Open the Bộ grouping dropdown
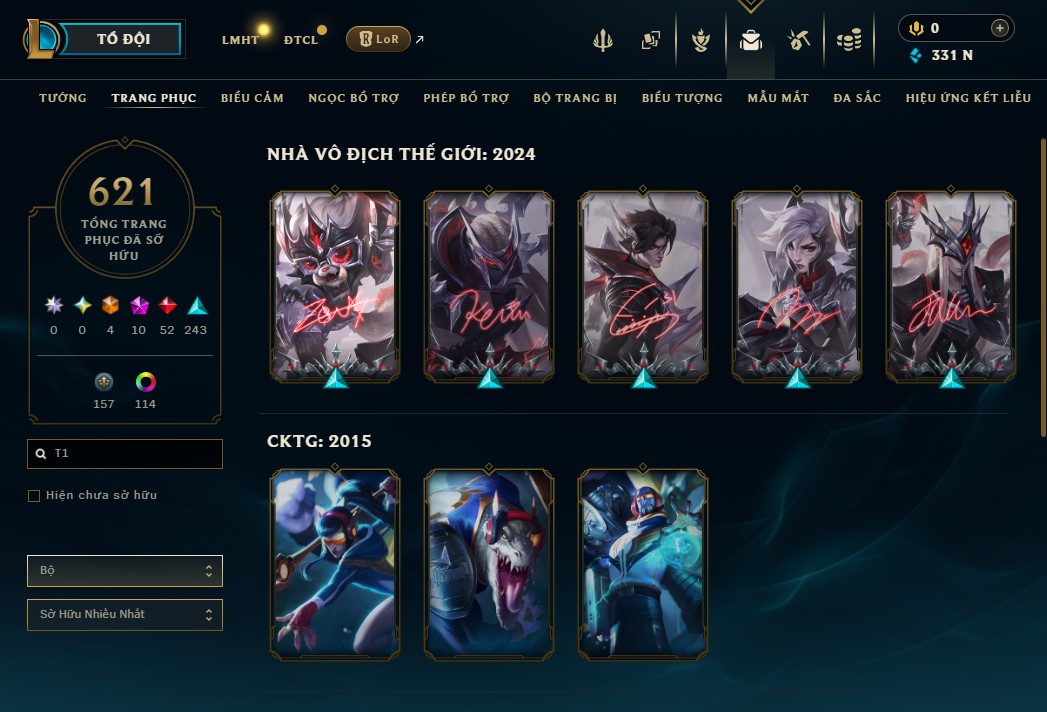1047x712 pixels. point(125,571)
